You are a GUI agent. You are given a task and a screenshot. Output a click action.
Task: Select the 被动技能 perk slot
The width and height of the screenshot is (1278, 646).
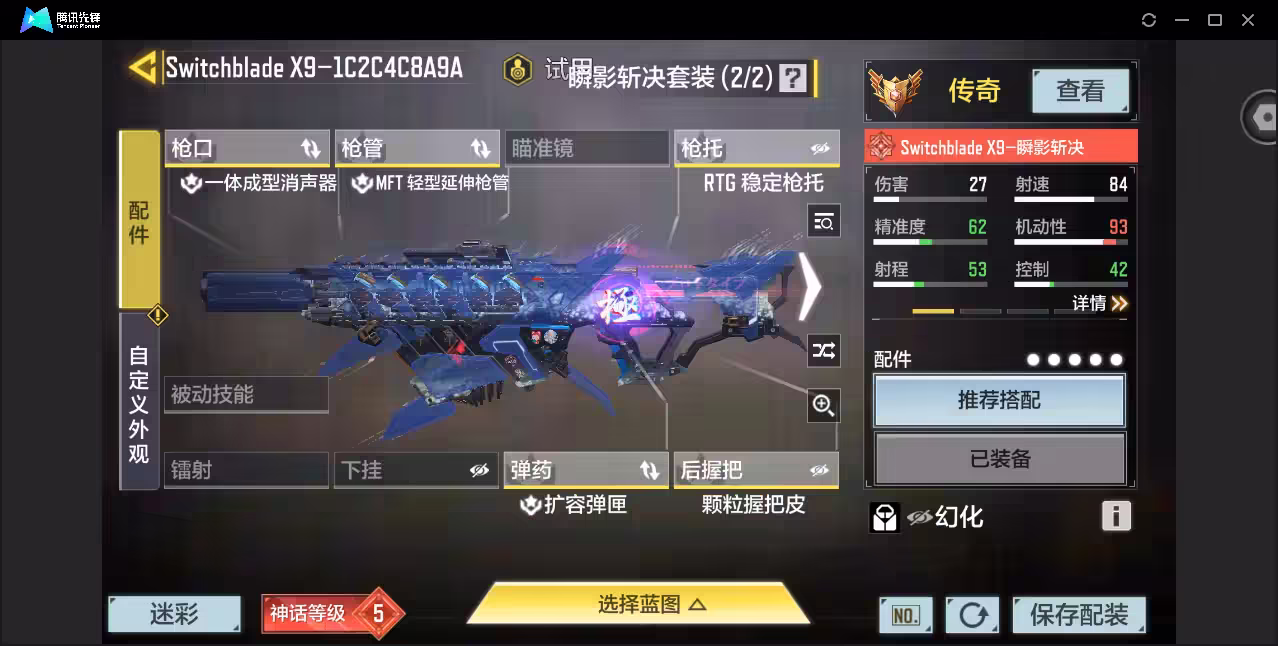pyautogui.click(x=246, y=394)
